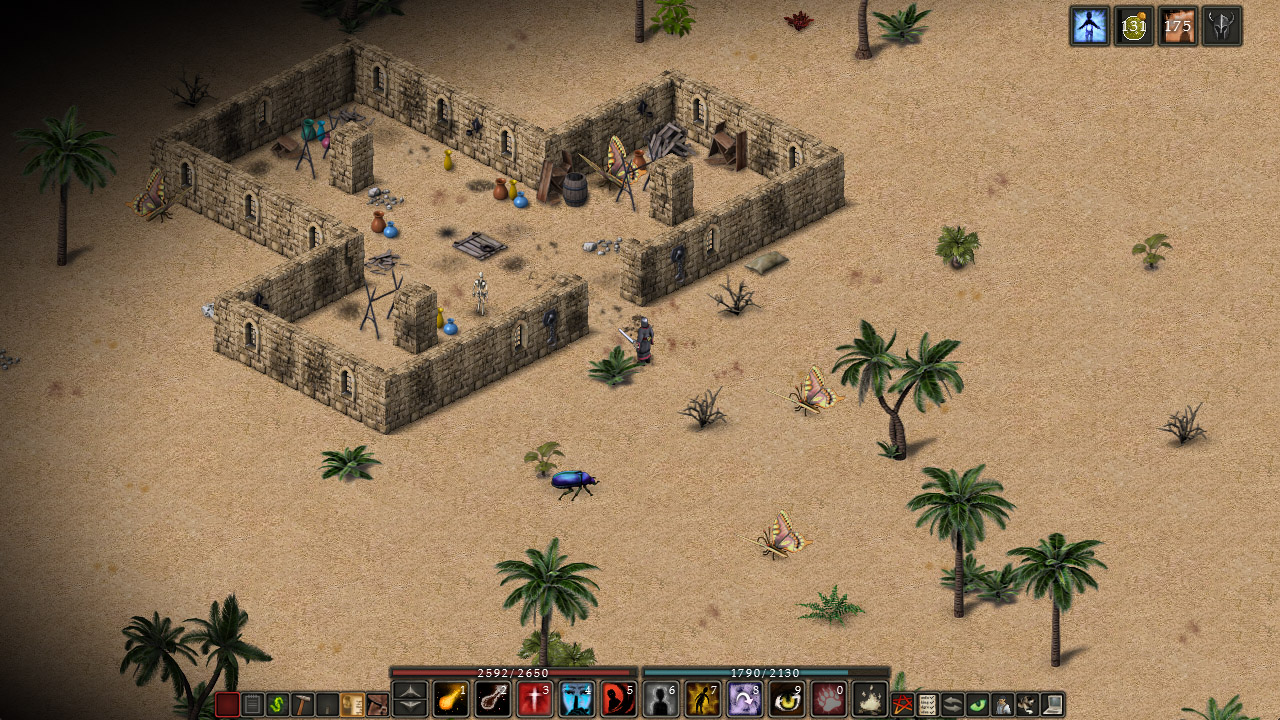1280x720 pixels.
Task: Switch skill bar with the up arrow
Action: (x=410, y=690)
